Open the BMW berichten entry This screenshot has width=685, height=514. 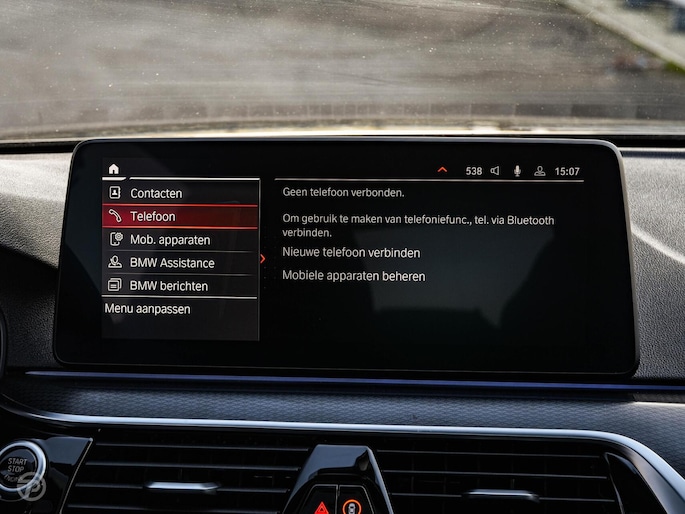[x=169, y=286]
